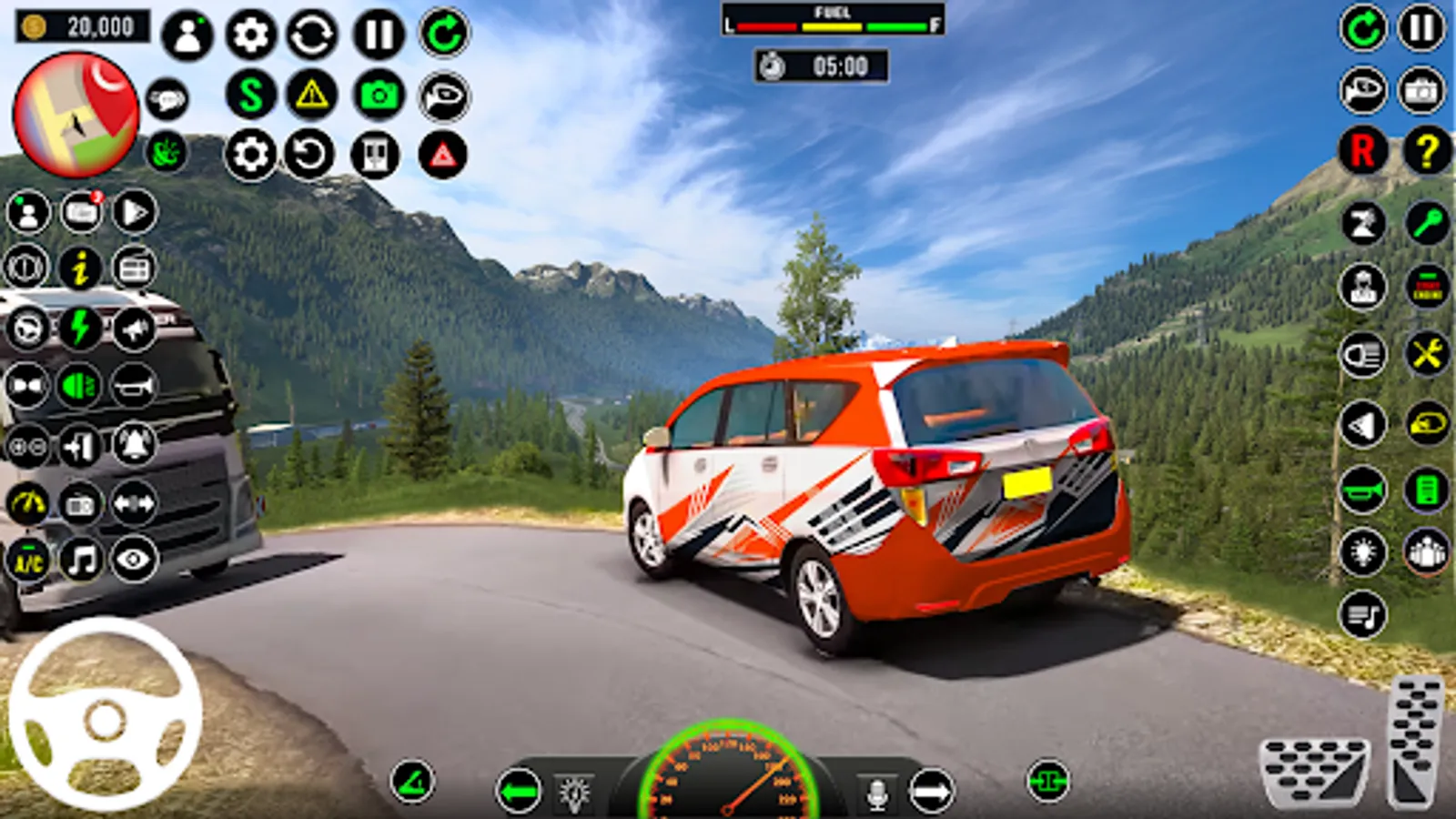Hit the brake pedal

(1314, 772)
